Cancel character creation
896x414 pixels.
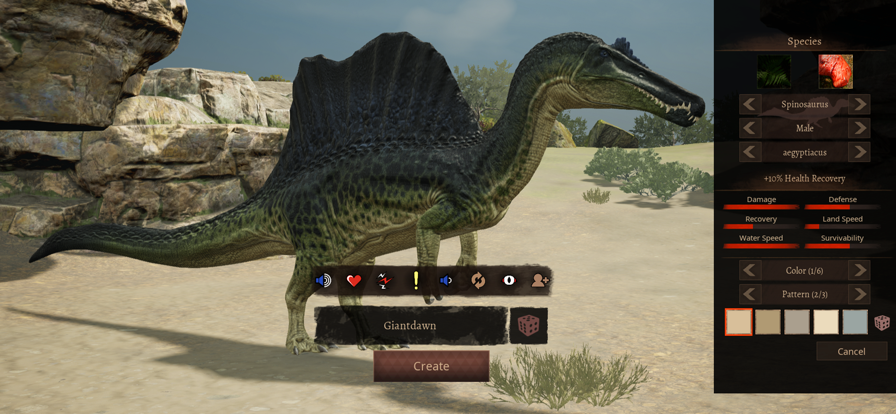coord(851,351)
